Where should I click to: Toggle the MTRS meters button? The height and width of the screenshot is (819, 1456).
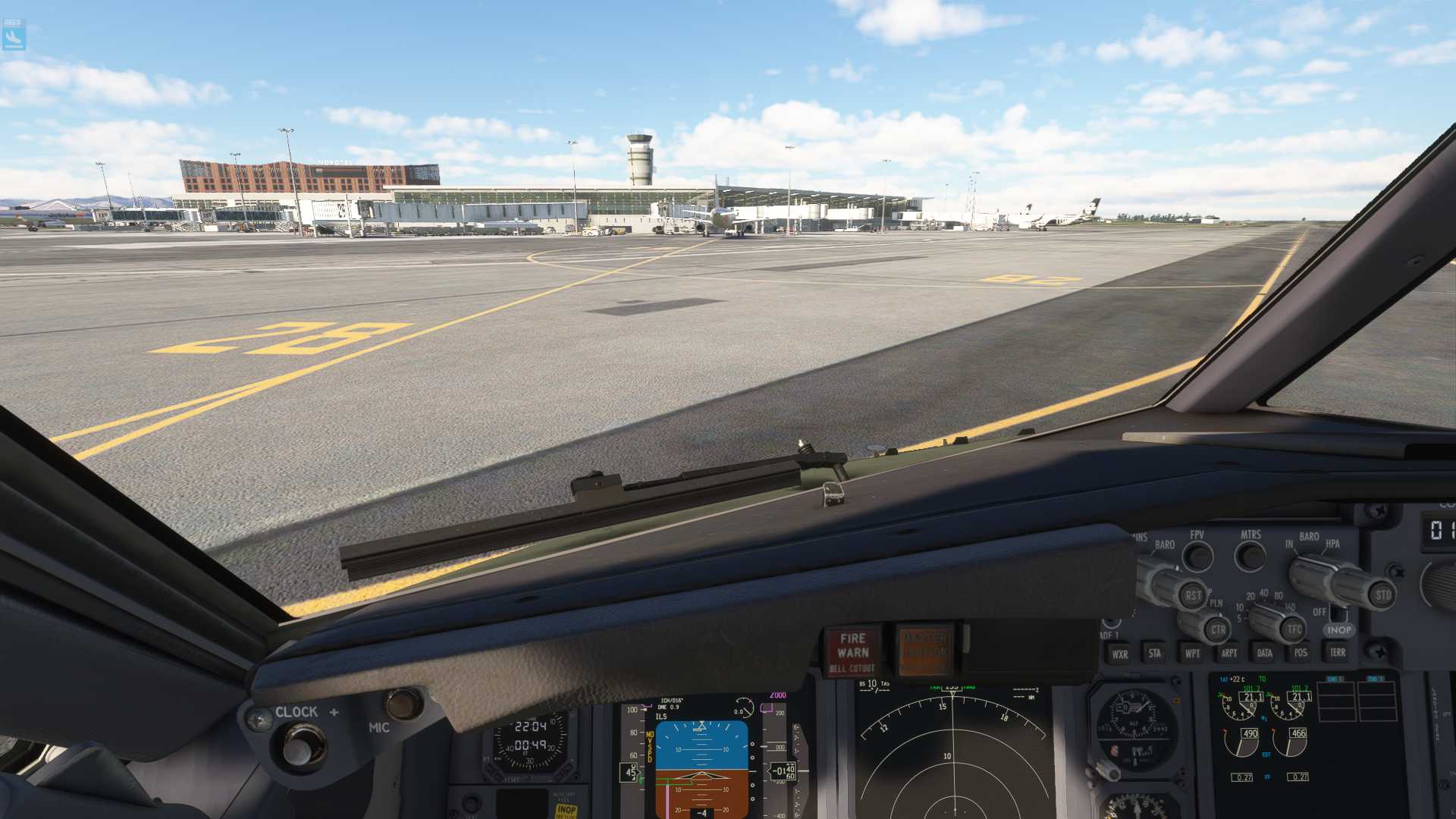point(1250,557)
